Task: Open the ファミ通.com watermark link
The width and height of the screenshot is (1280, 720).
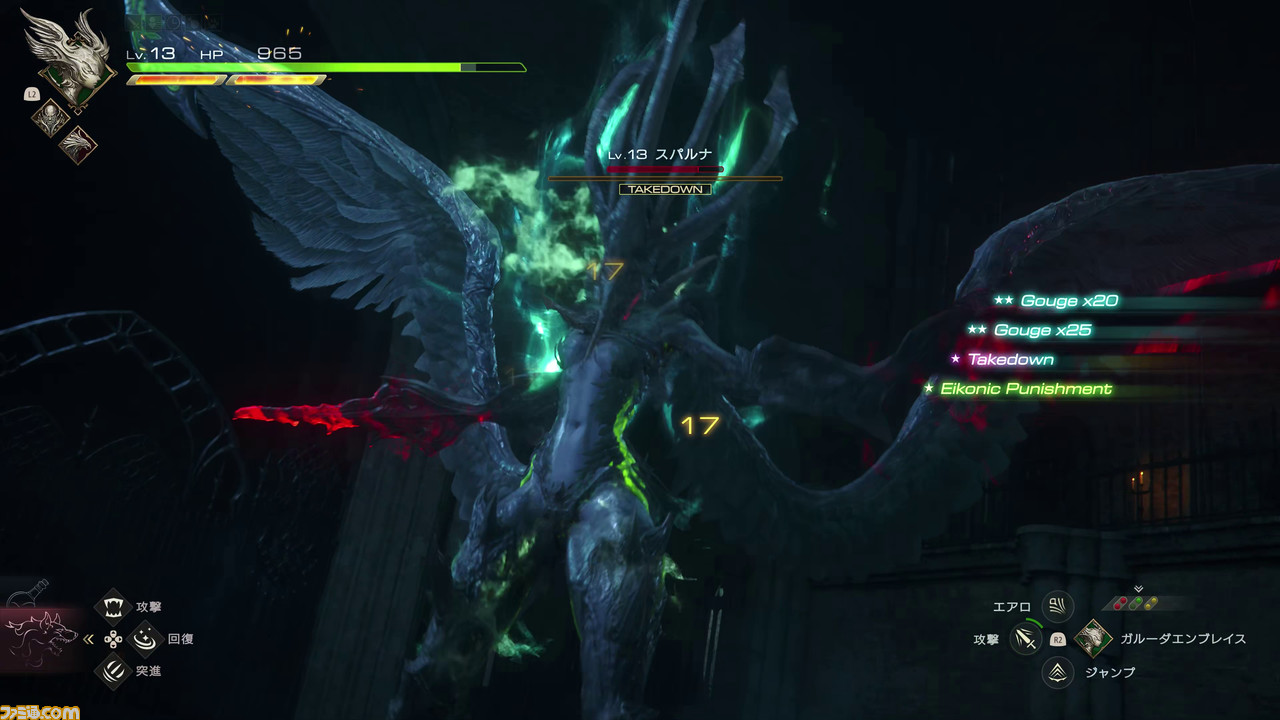Action: pos(40,712)
